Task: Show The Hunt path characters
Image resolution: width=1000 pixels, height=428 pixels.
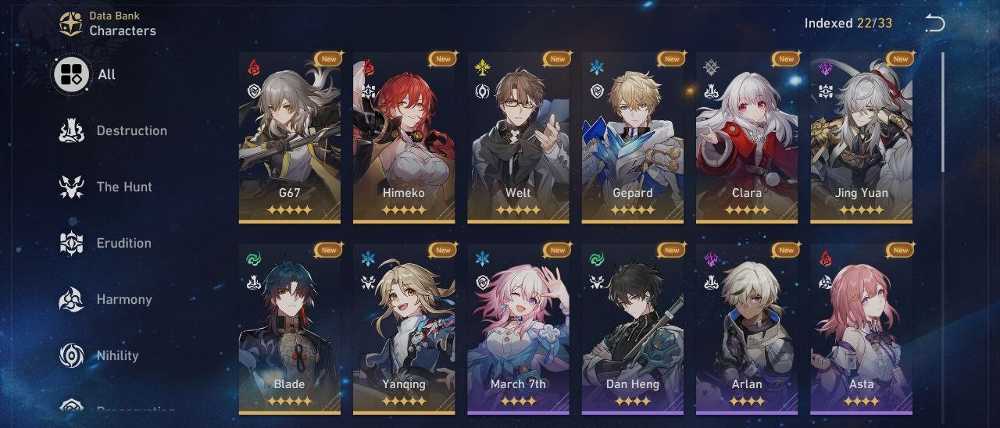Action: point(105,187)
